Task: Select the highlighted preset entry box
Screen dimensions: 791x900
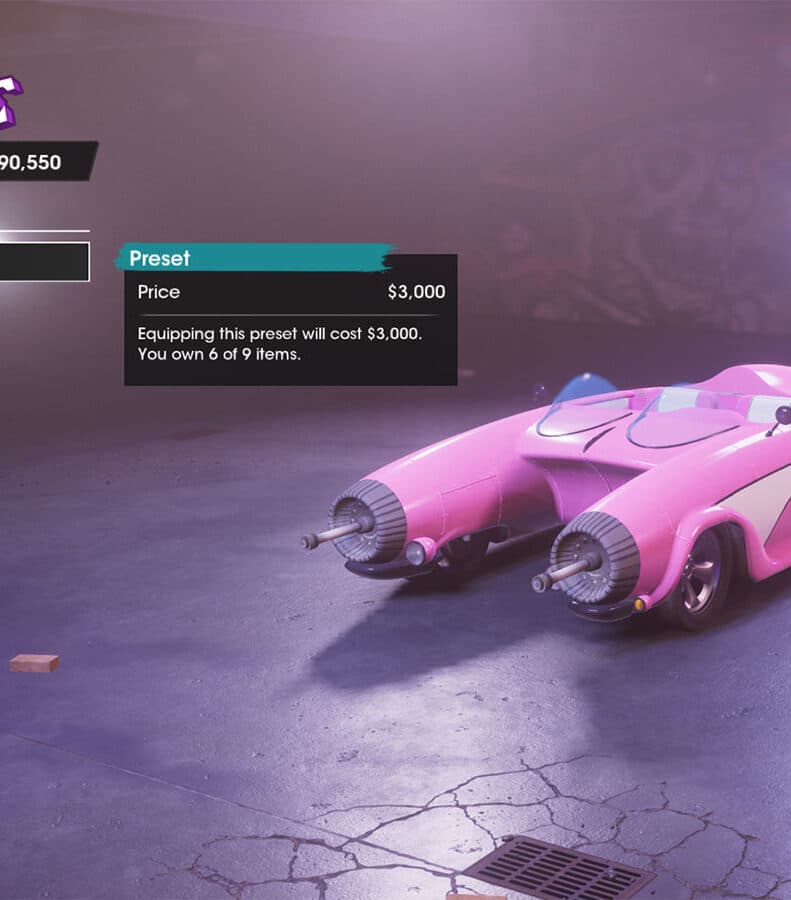Action: point(43,262)
